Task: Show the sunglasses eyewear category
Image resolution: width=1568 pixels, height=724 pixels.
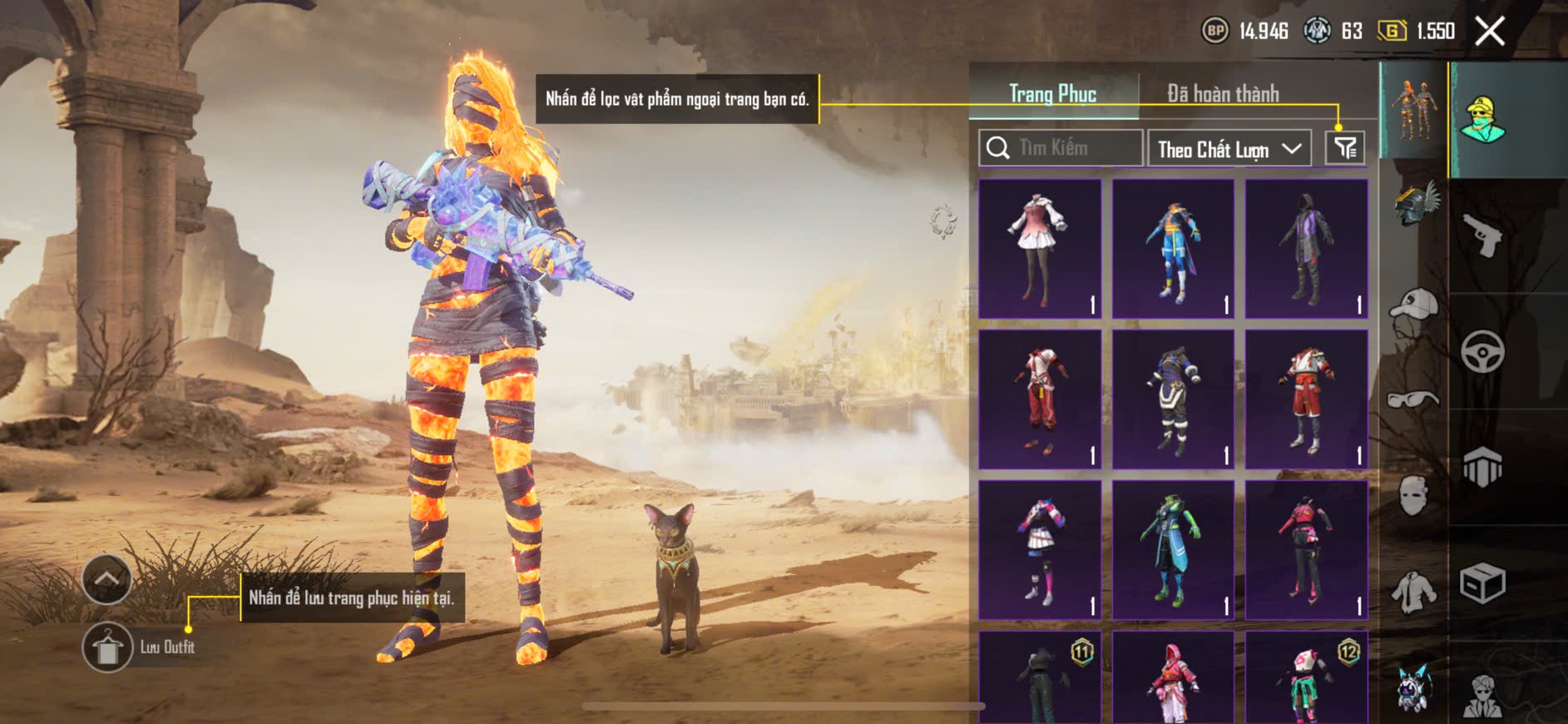Action: tap(1413, 399)
